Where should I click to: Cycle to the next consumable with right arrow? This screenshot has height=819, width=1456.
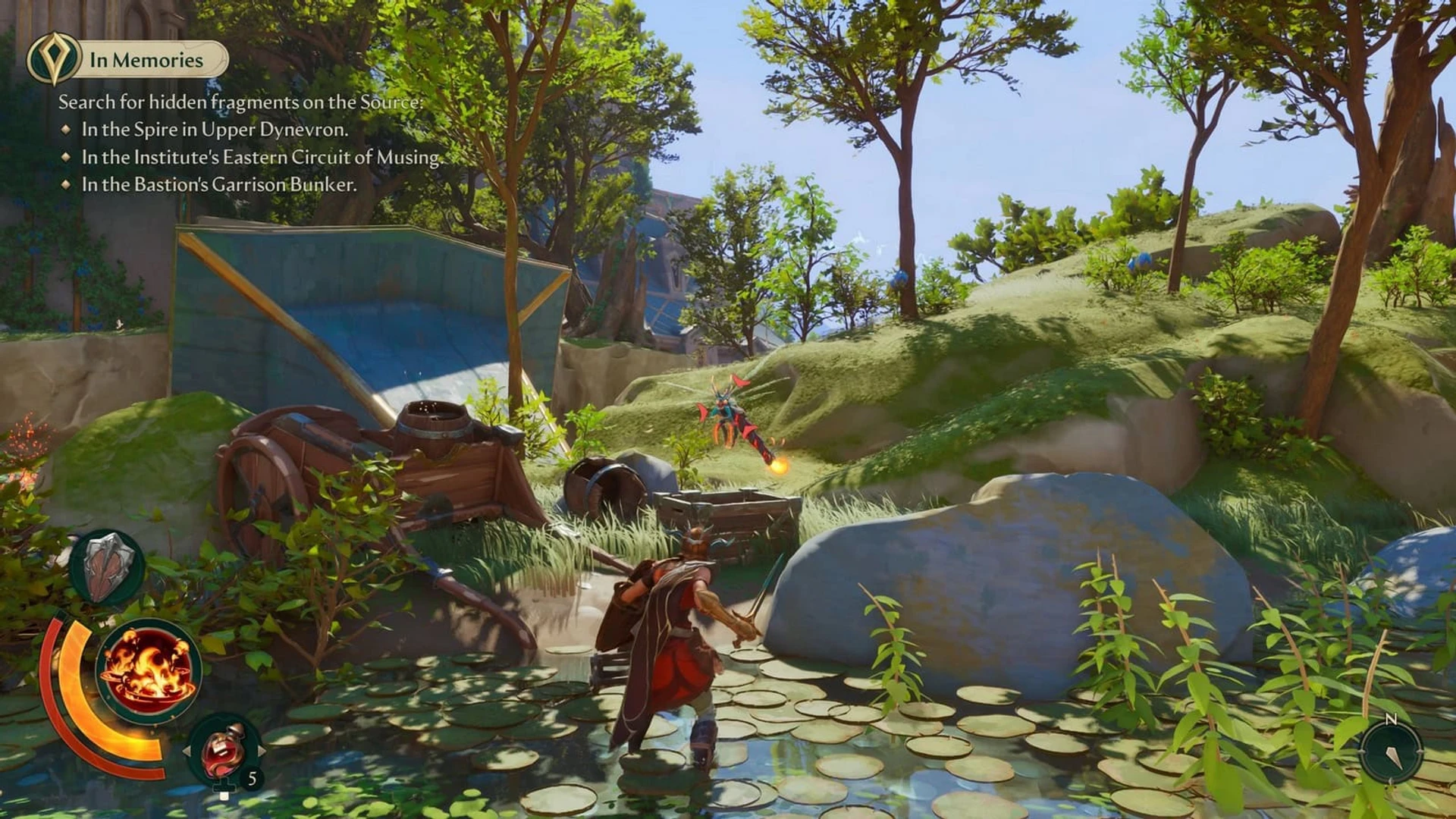click(x=262, y=751)
